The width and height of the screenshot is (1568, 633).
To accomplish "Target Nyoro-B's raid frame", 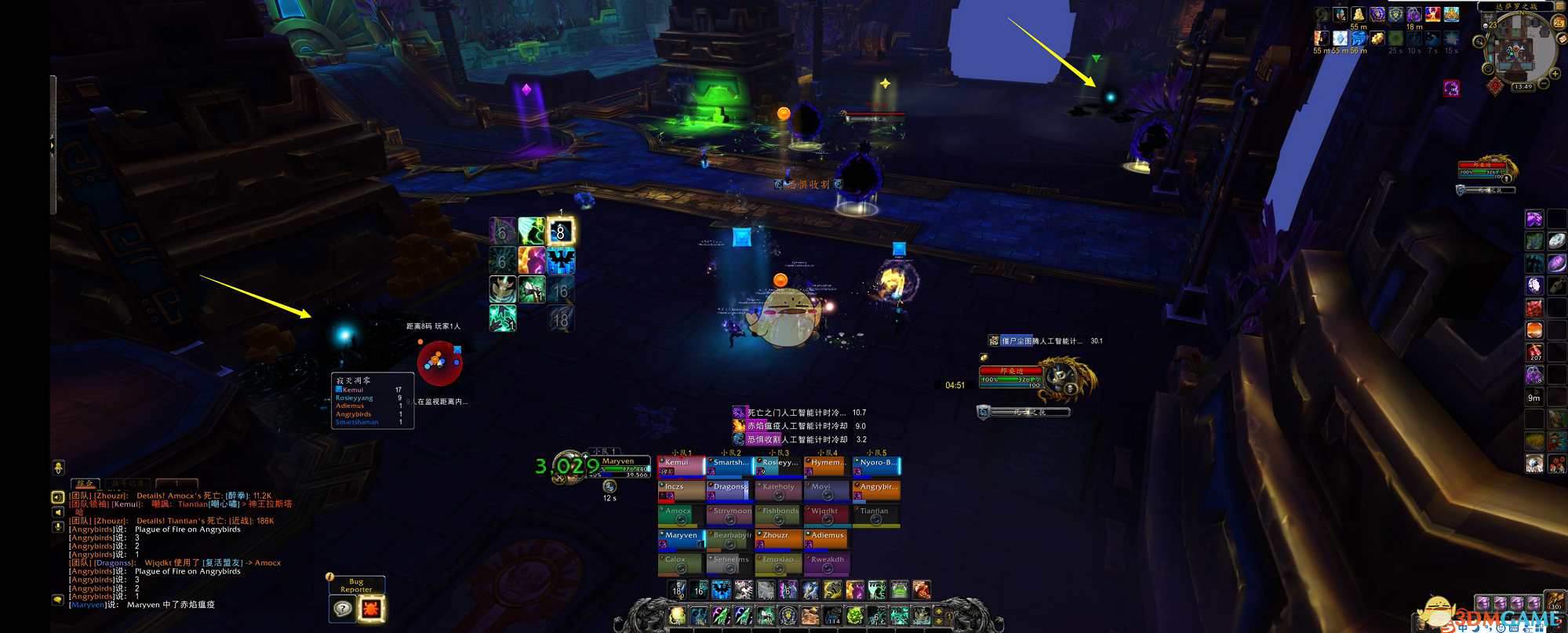I will pos(876,466).
